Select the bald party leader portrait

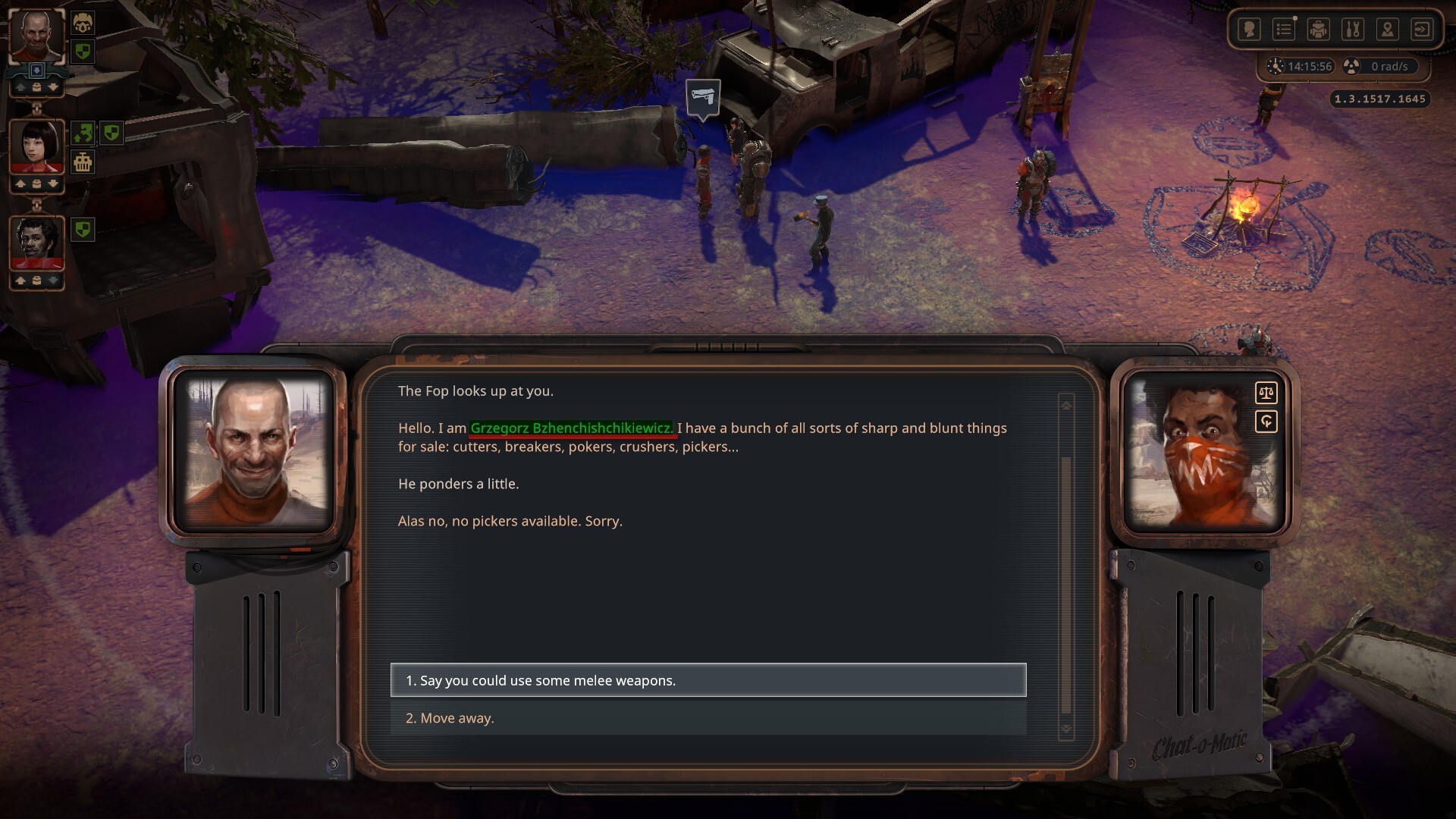[x=36, y=36]
